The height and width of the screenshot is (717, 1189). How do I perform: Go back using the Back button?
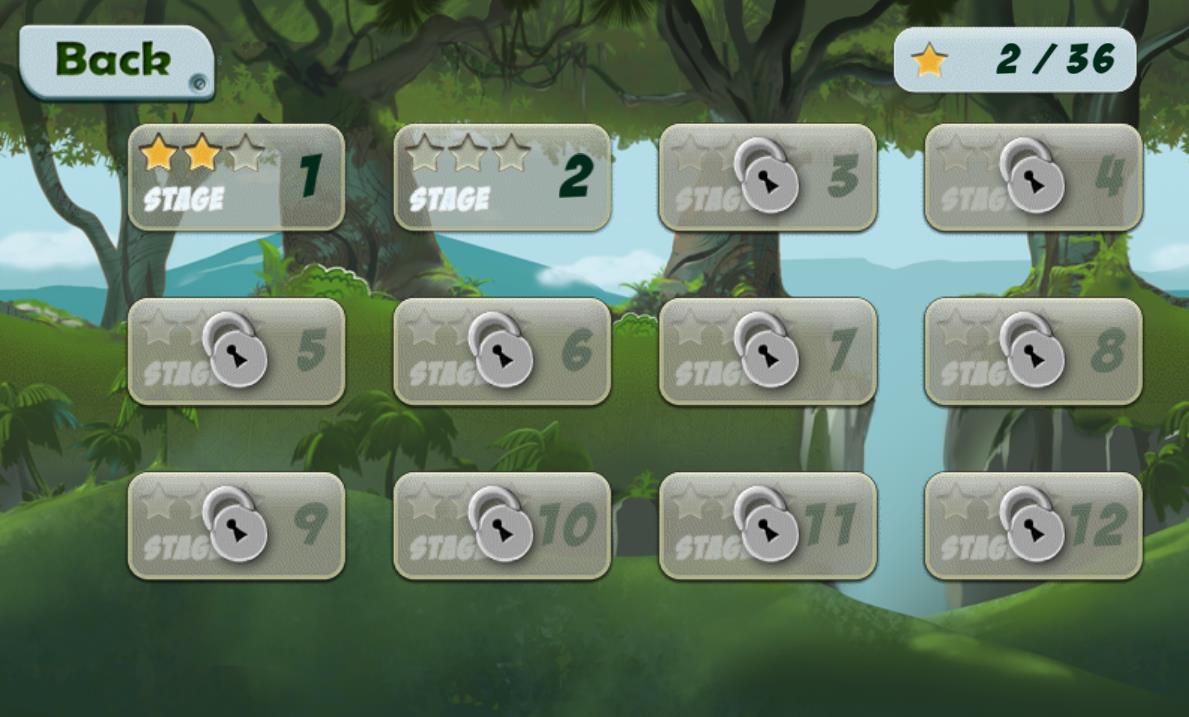tap(115, 61)
